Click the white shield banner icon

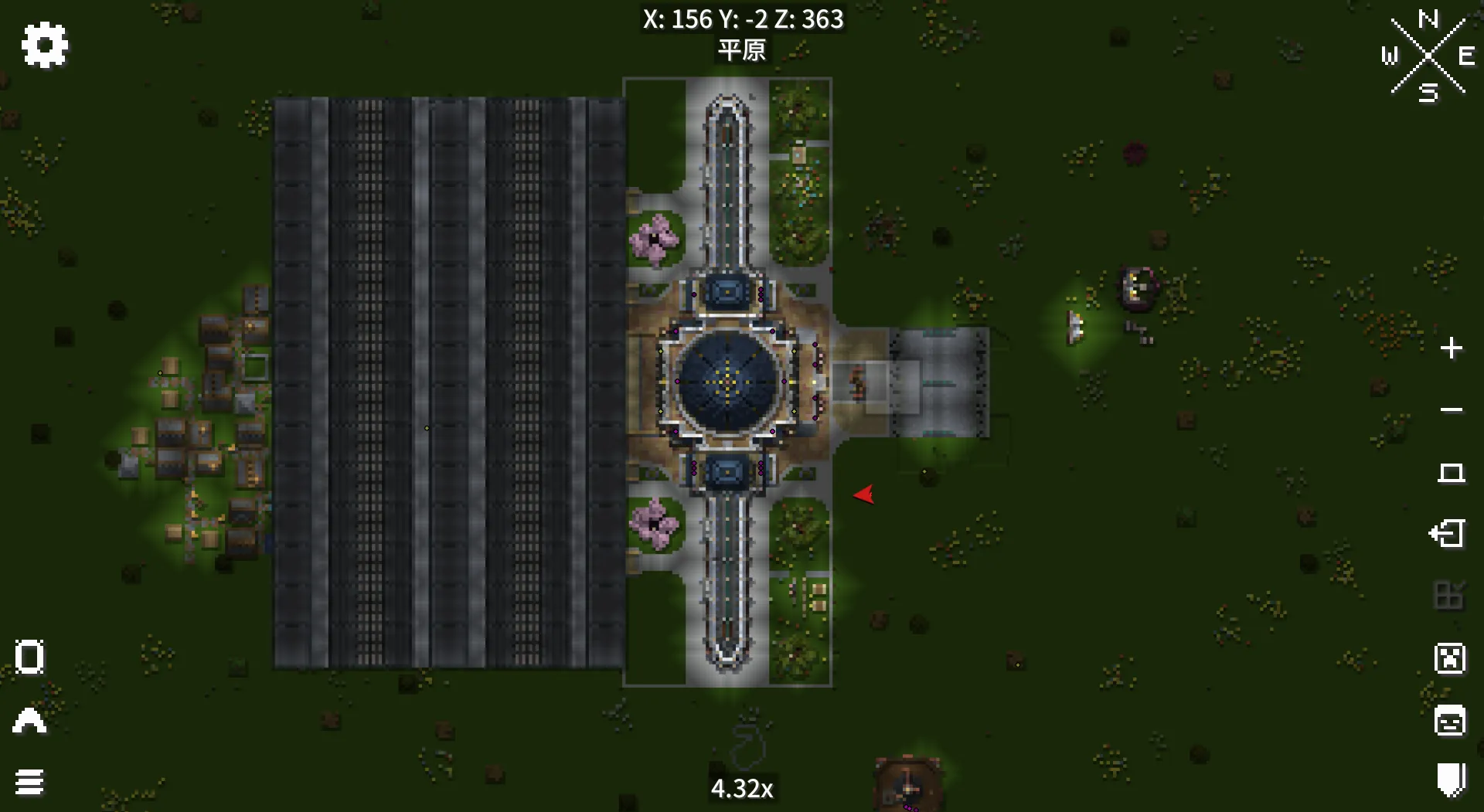(1451, 780)
